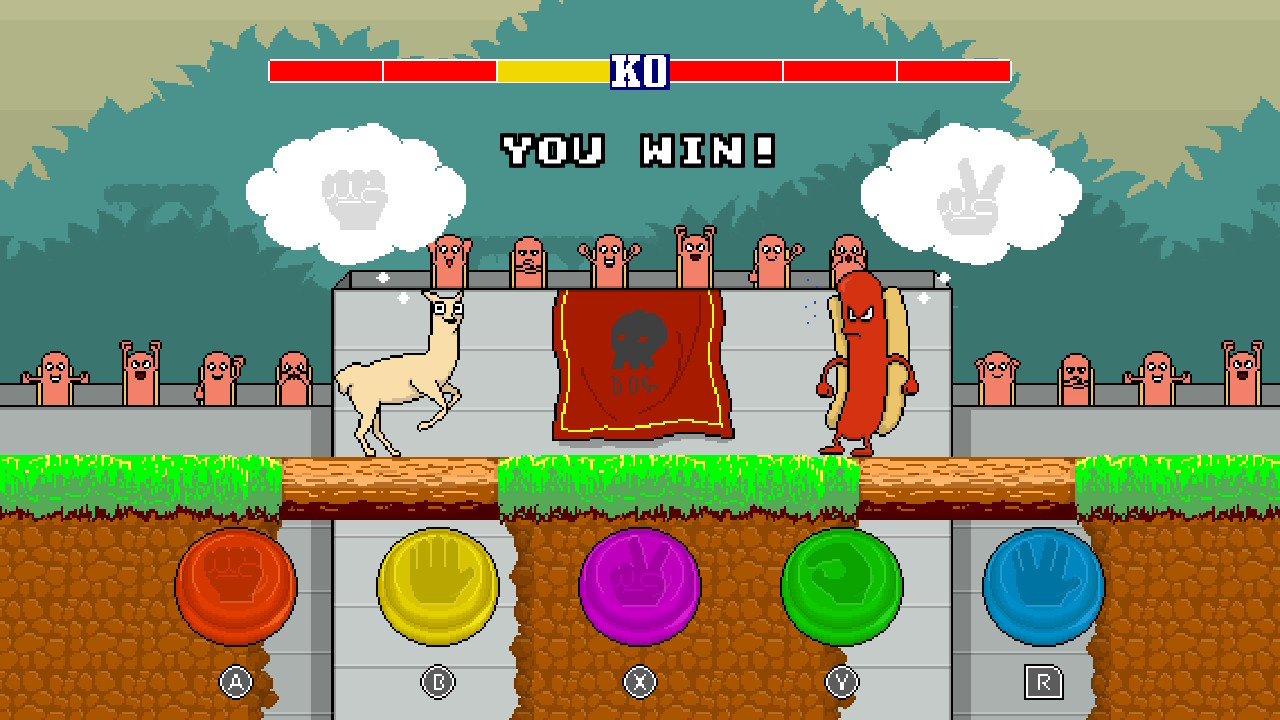This screenshot has height=720, width=1280.
Task: Click the A controller button label
Action: (x=236, y=679)
